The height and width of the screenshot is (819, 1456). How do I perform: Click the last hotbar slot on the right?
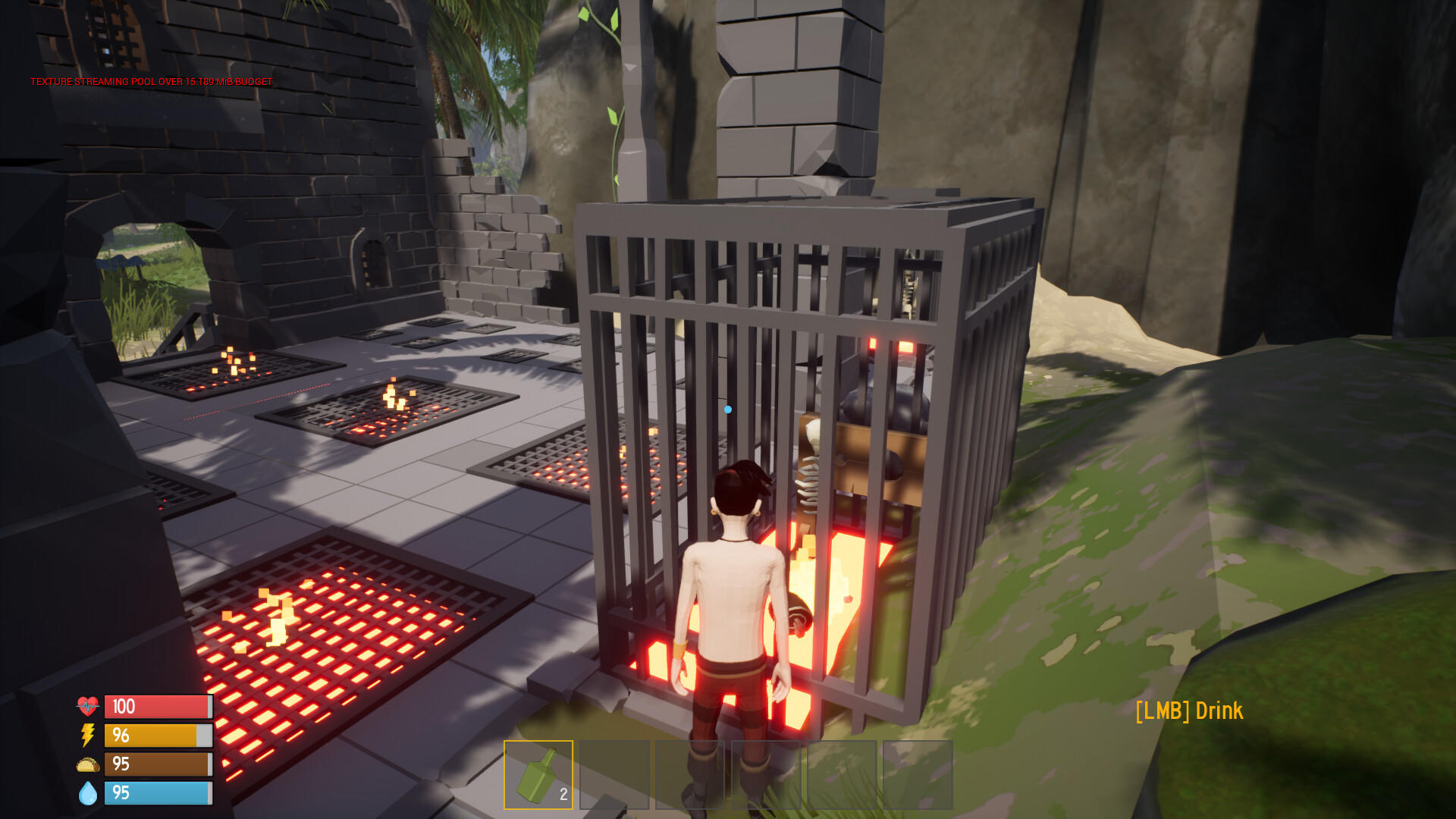click(918, 775)
